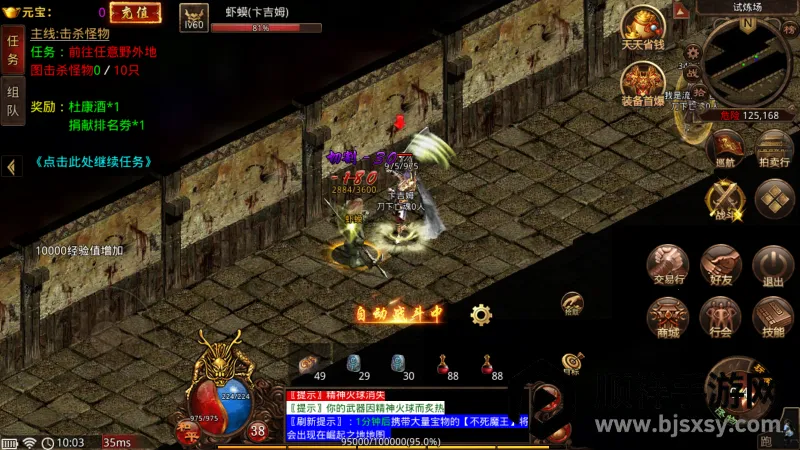Open the 好友 friends list

click(720, 264)
